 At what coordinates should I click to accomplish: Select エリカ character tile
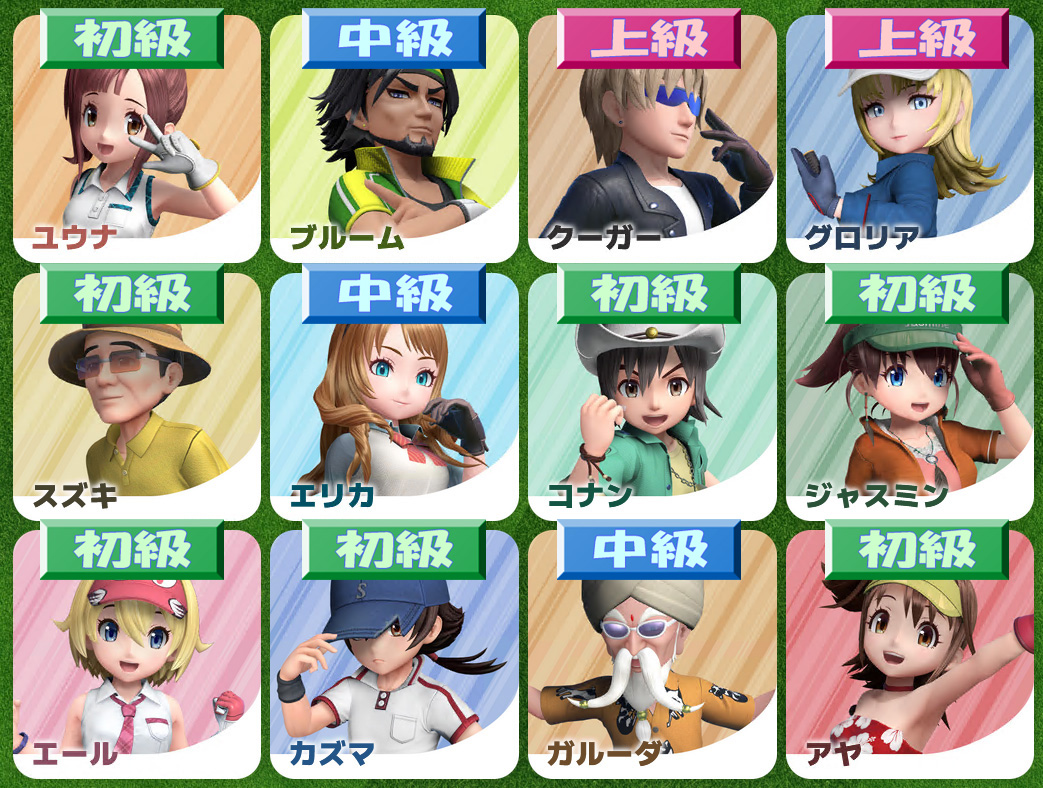(394, 398)
